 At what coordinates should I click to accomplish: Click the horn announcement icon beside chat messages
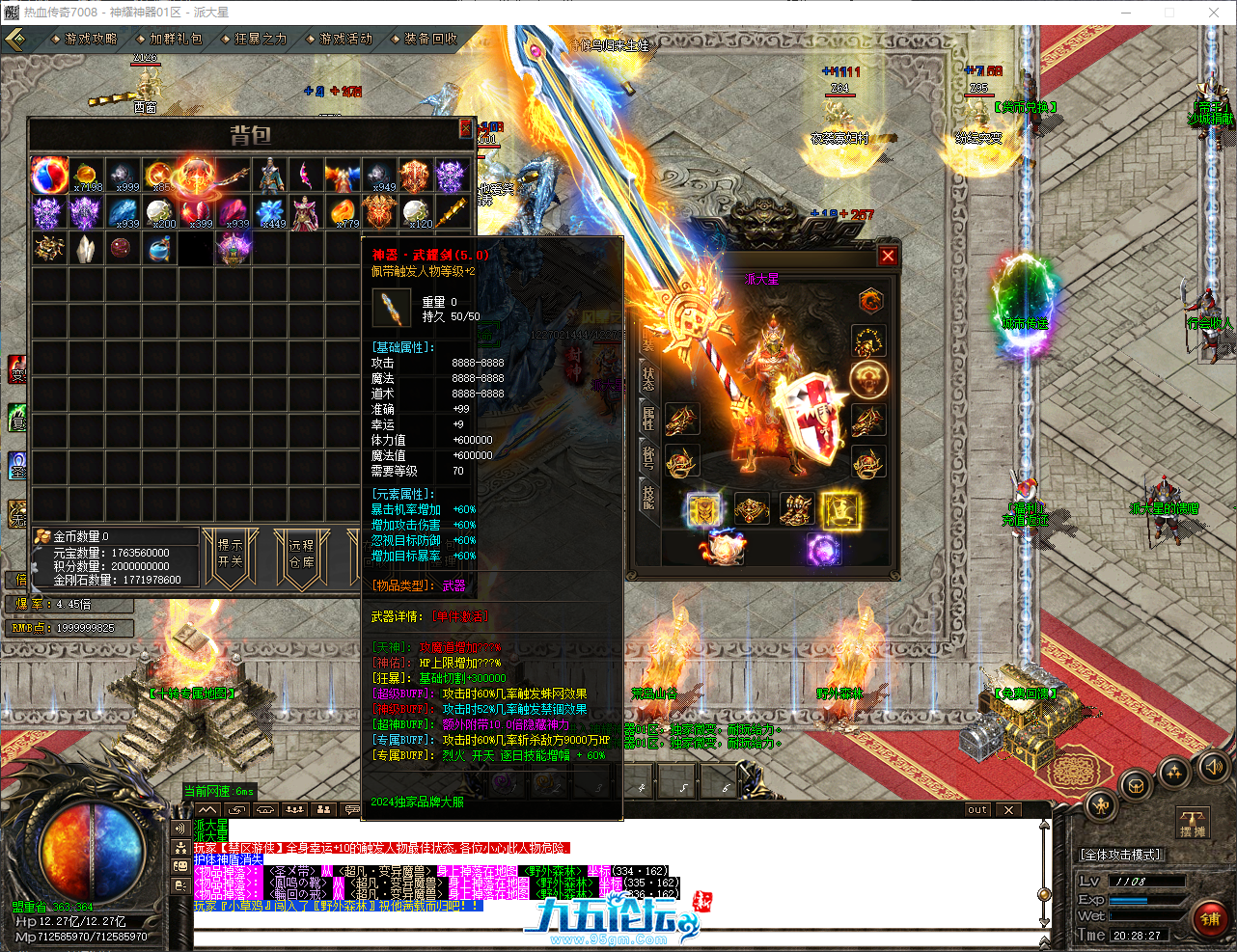(180, 829)
